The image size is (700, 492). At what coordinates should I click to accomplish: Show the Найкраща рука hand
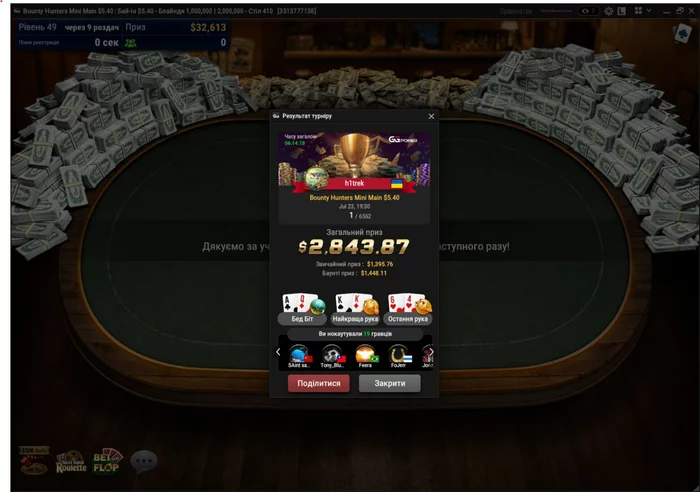[x=355, y=309]
